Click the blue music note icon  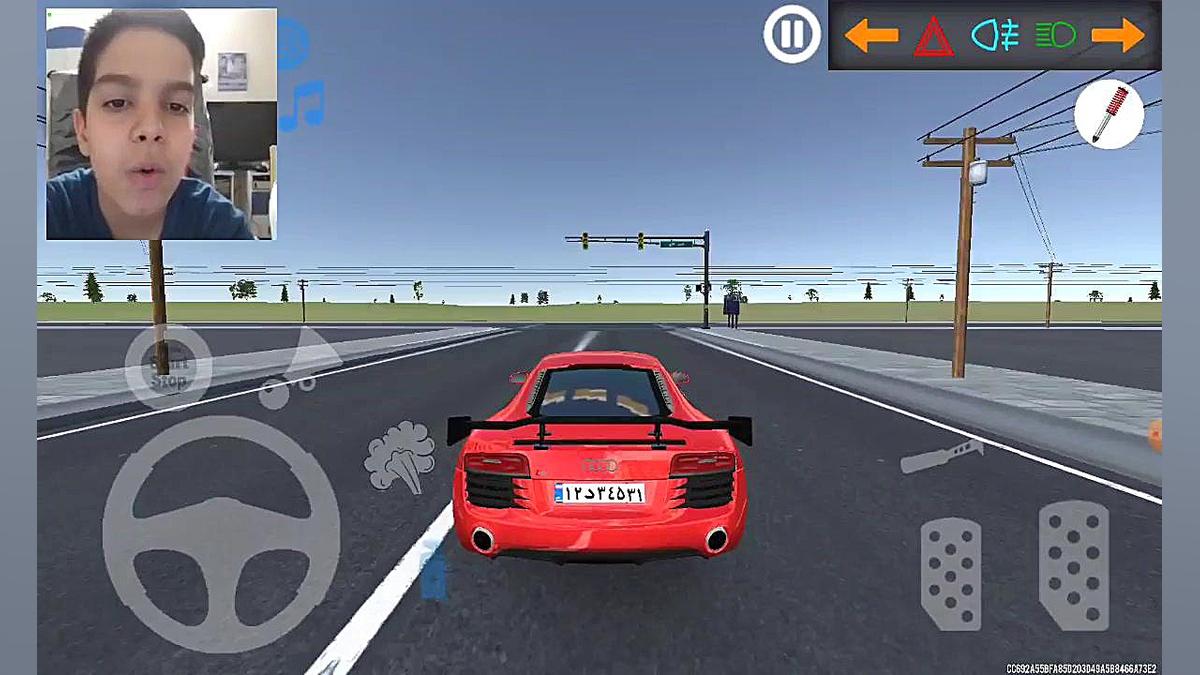[x=301, y=105]
